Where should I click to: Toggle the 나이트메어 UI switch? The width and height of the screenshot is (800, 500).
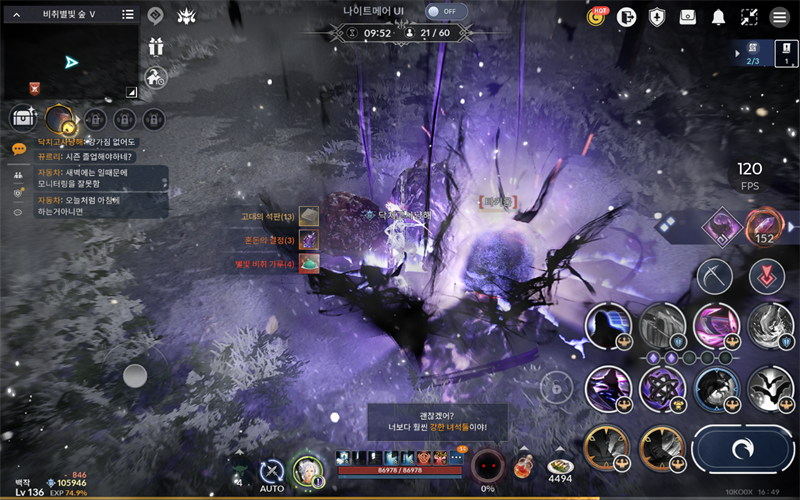tap(446, 11)
